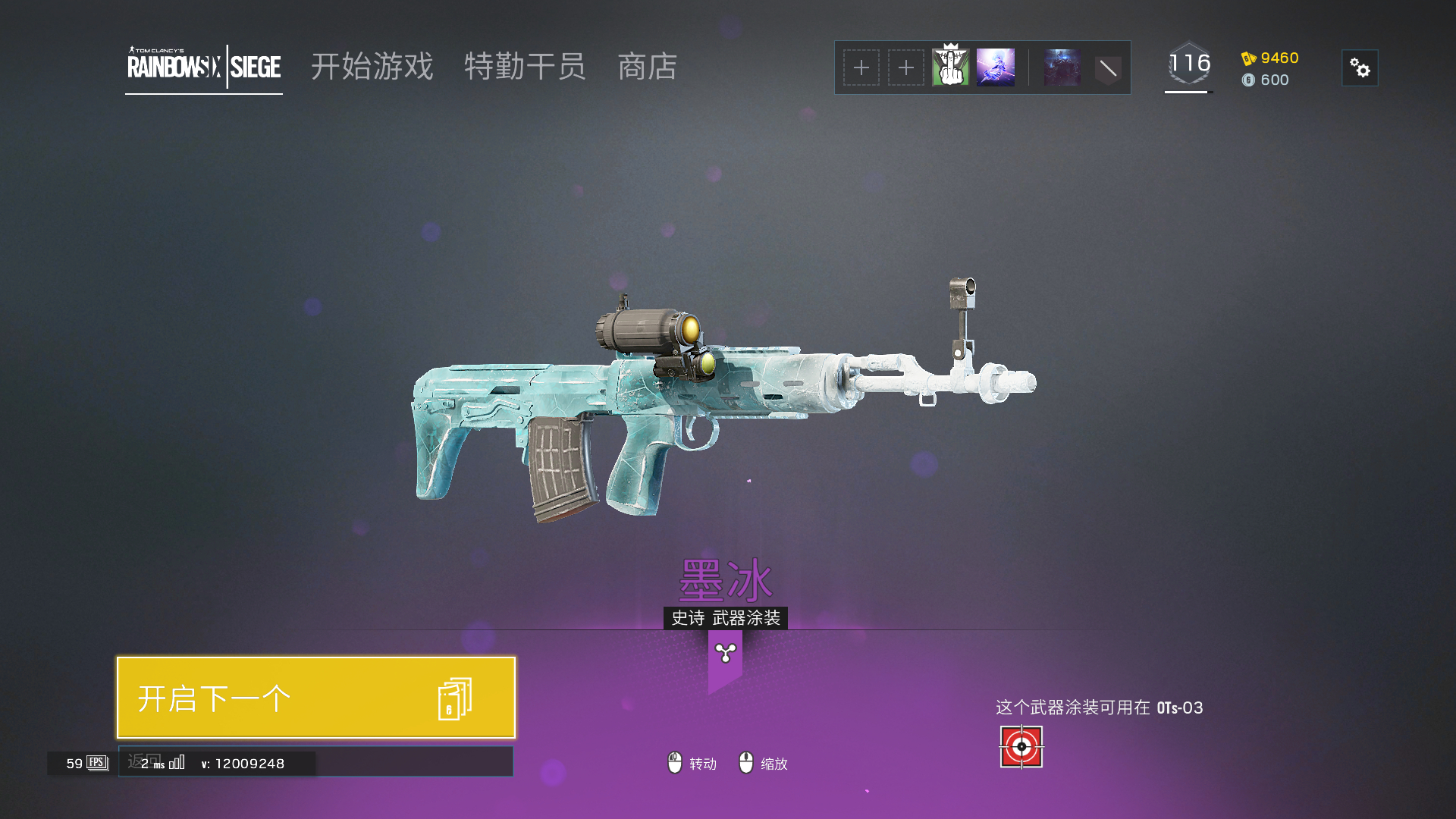
Task: Click 开启下一个 to open next pack
Action: click(x=315, y=698)
